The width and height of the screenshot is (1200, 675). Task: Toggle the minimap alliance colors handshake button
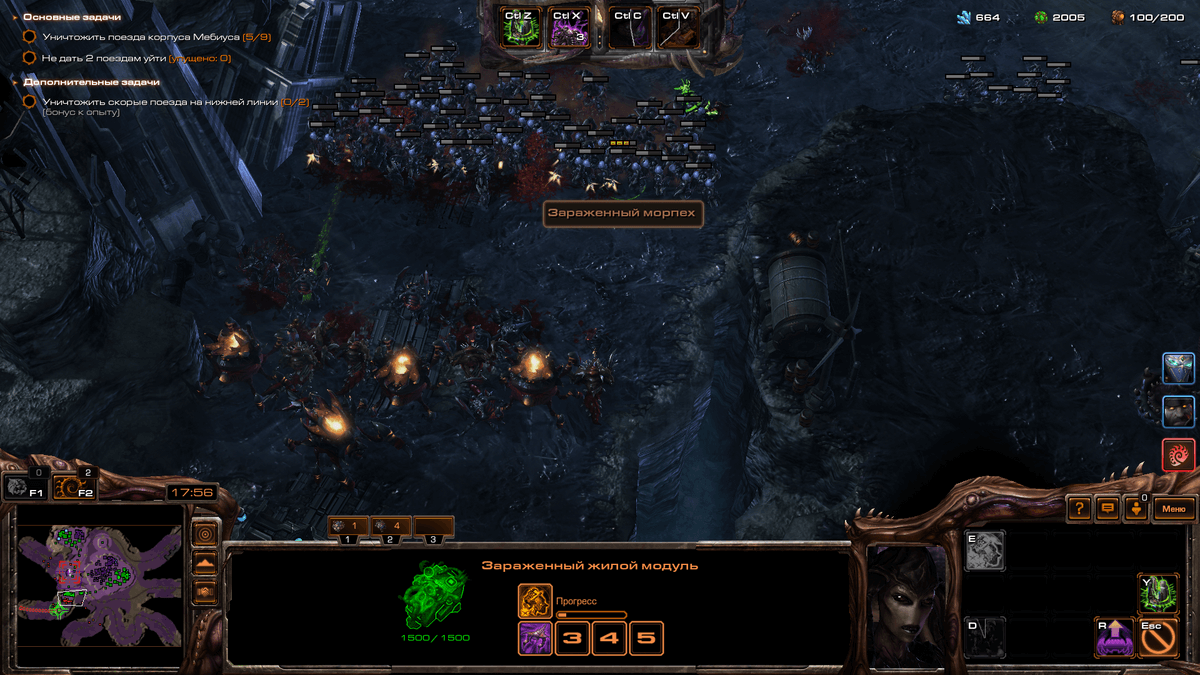(x=205, y=592)
